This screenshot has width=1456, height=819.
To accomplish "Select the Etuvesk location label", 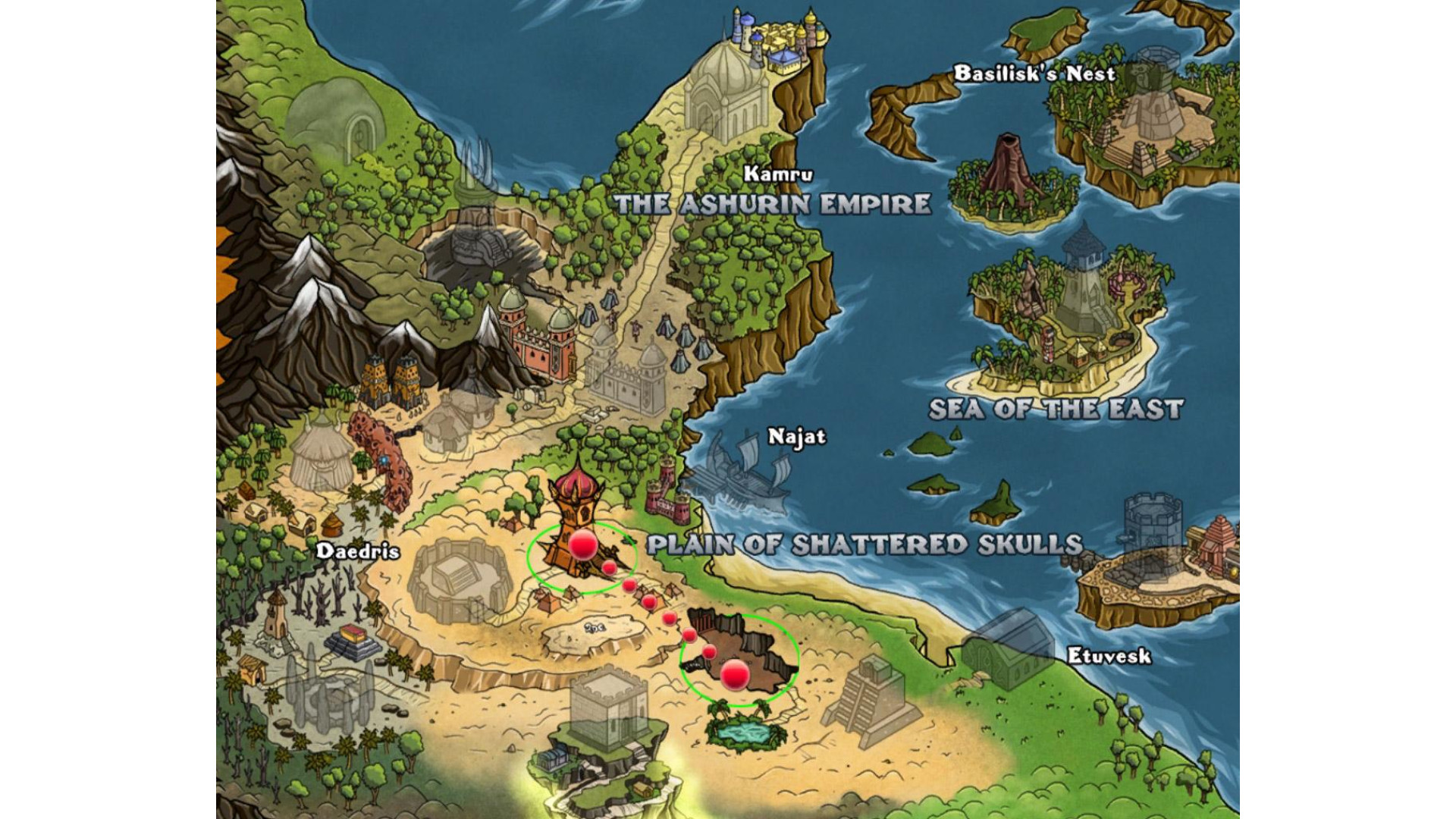I will click(x=1109, y=656).
